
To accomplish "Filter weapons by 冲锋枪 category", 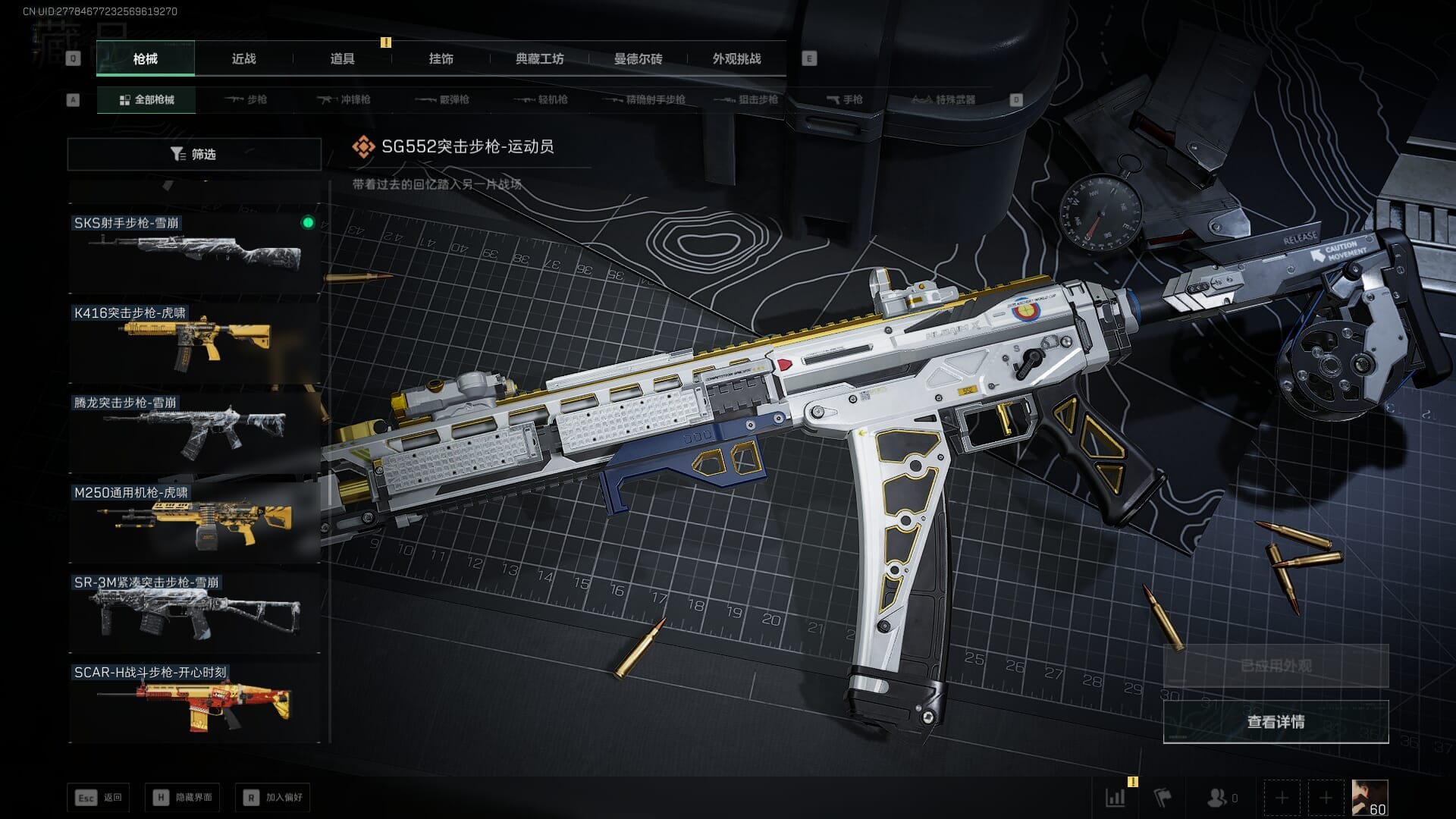I will (x=345, y=99).
